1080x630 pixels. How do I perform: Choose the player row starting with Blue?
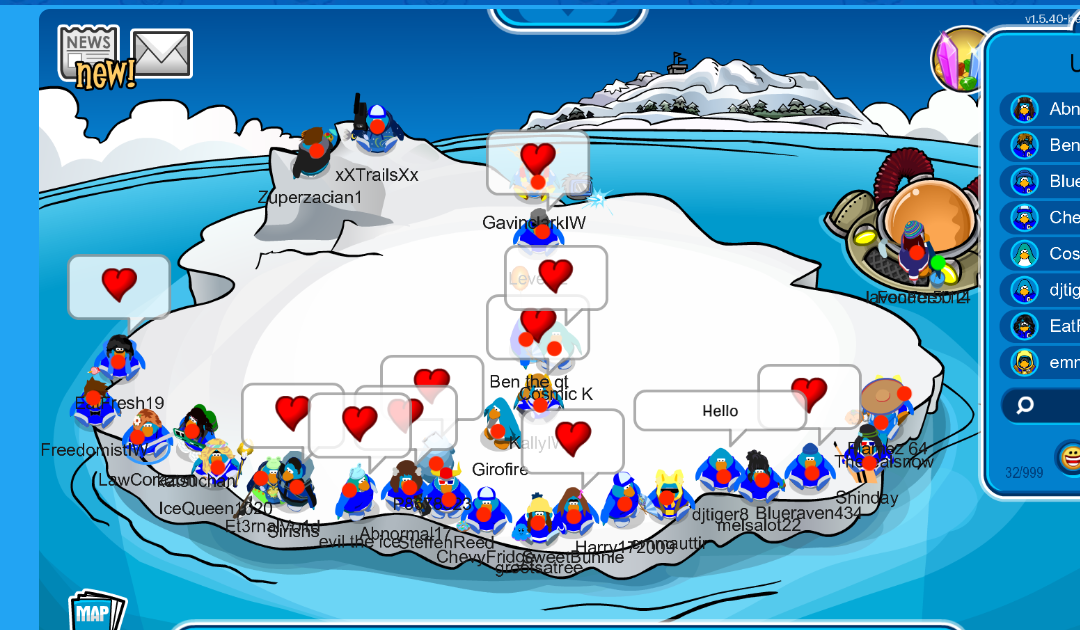(x=1045, y=182)
